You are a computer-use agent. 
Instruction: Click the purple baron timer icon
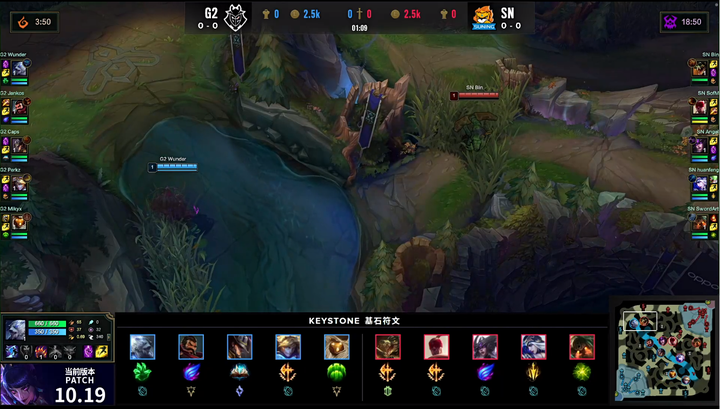pyautogui.click(x=669, y=21)
